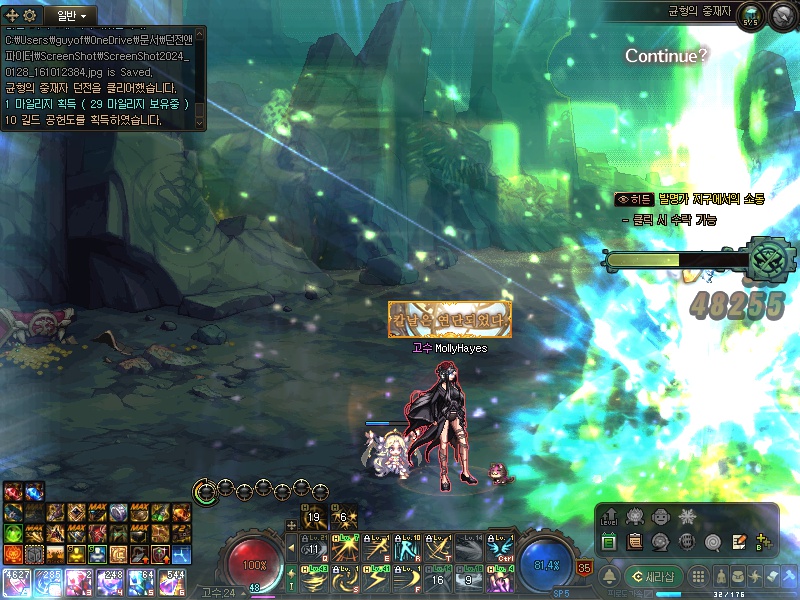
Task: Open chat settings via the gear icon
Action: click(30, 16)
